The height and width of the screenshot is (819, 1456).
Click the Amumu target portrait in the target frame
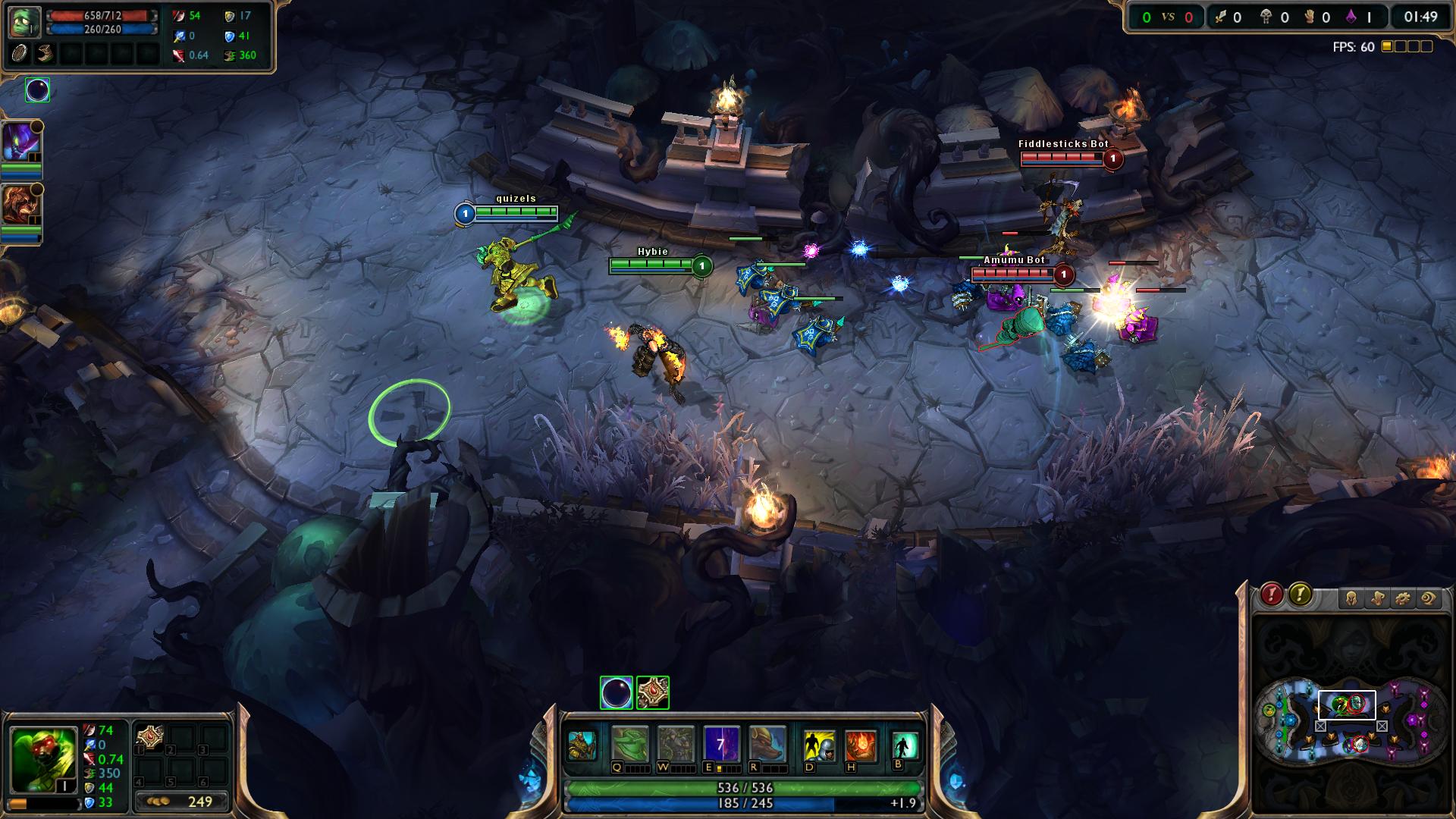point(24,23)
